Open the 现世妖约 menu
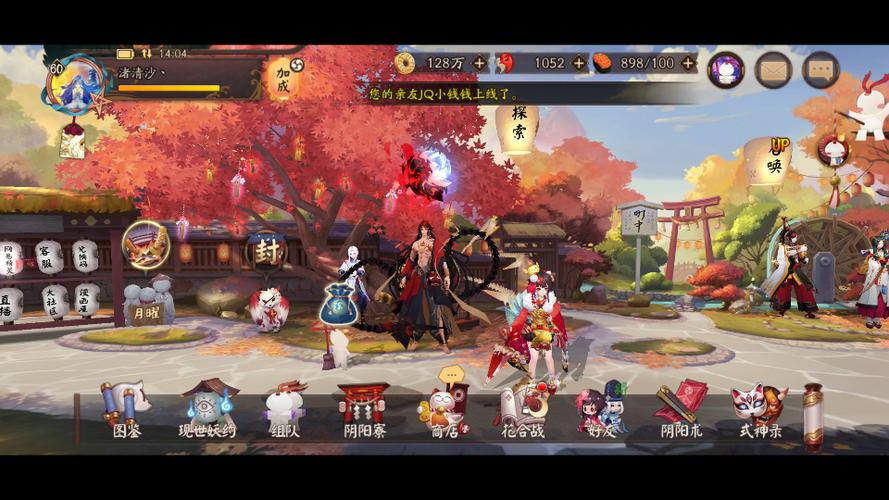 point(207,410)
